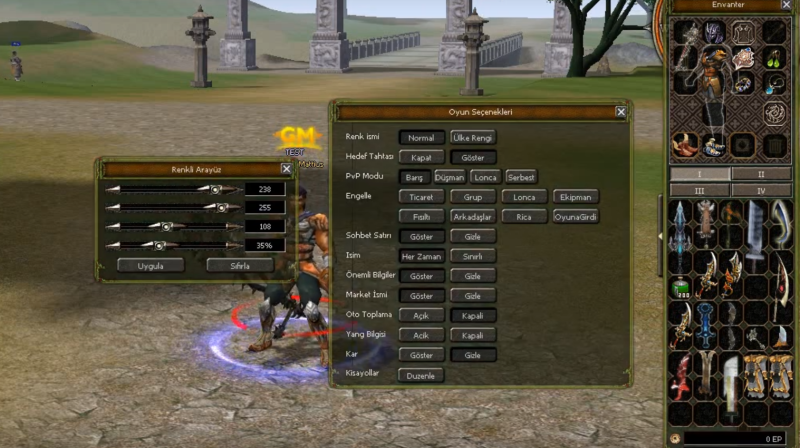Viewport: 800px width, 448px height.
Task: Reset interface colors with Sıfırla
Action: (x=239, y=266)
